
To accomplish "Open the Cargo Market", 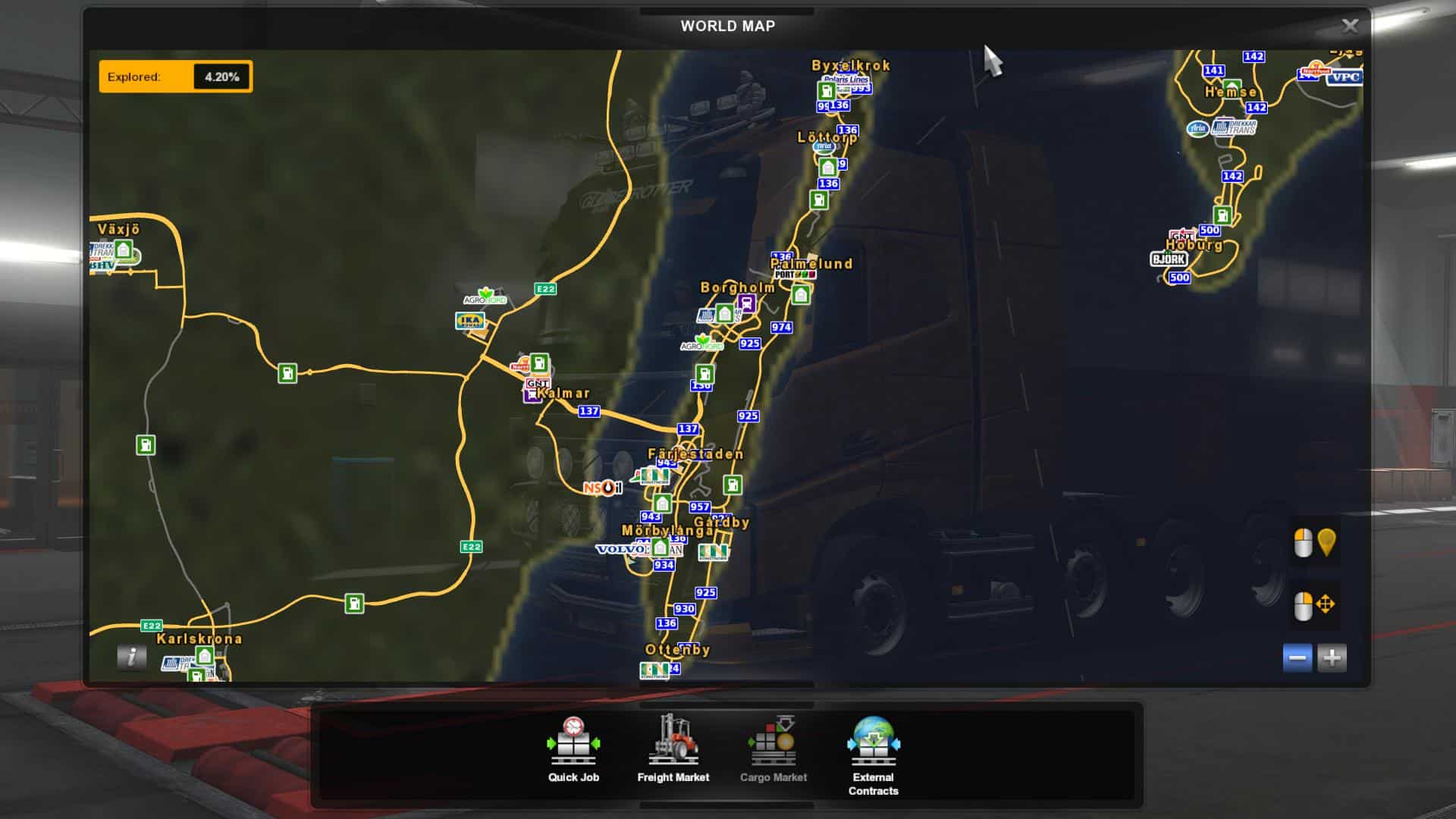I will click(x=773, y=749).
